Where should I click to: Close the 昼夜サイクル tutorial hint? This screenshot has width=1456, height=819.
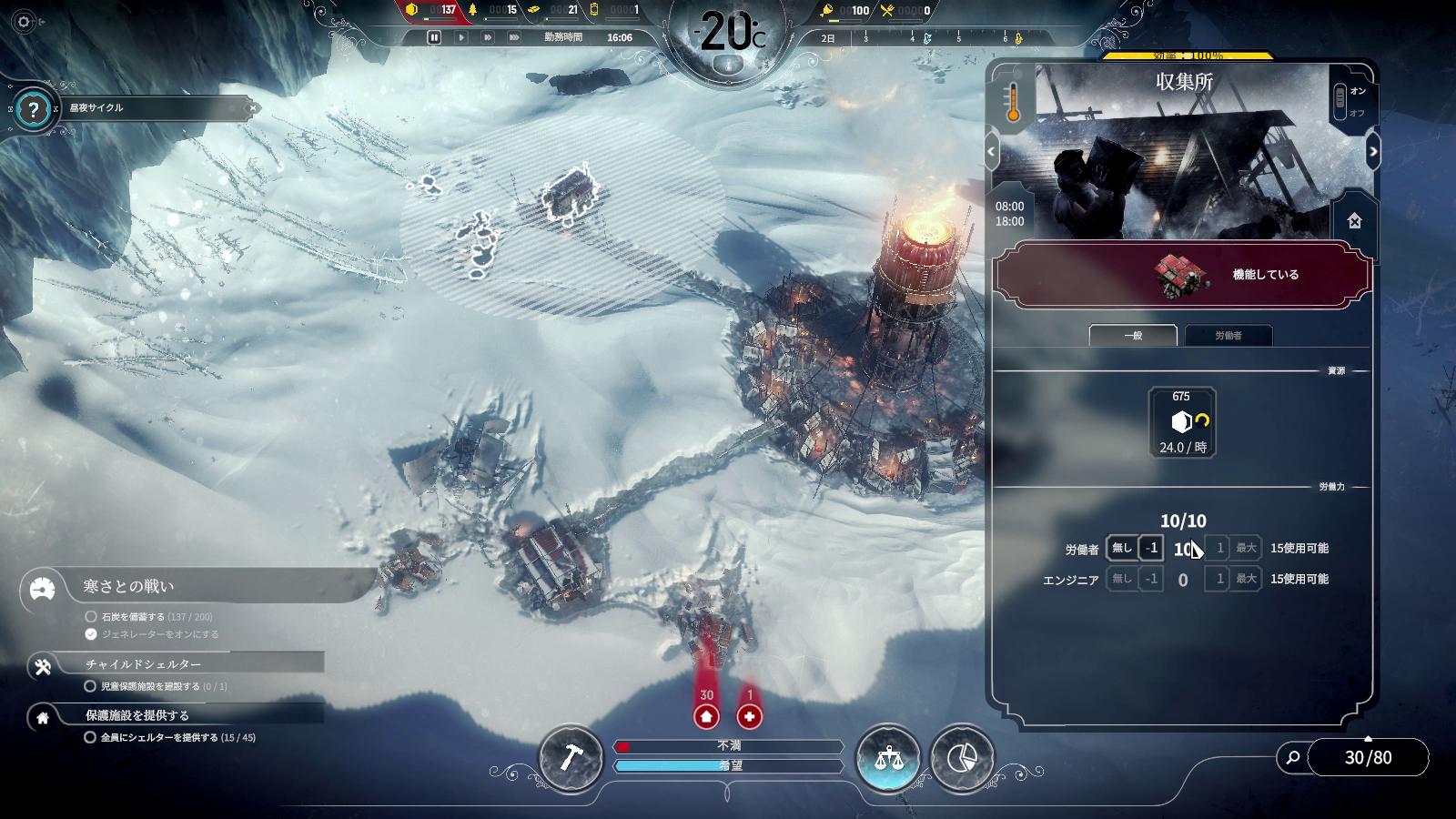(x=254, y=108)
